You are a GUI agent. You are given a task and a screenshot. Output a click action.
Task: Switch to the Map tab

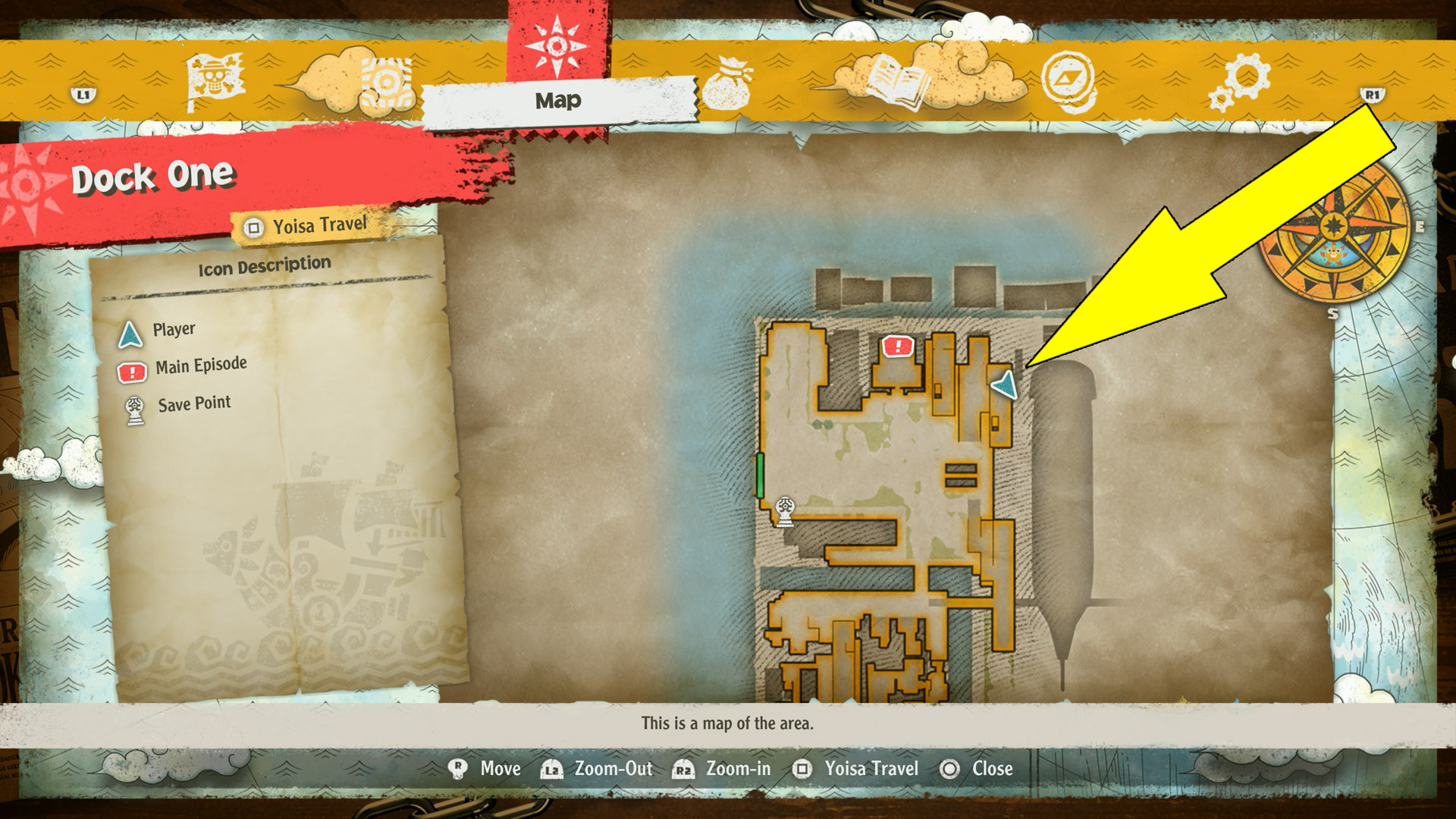pos(559,99)
